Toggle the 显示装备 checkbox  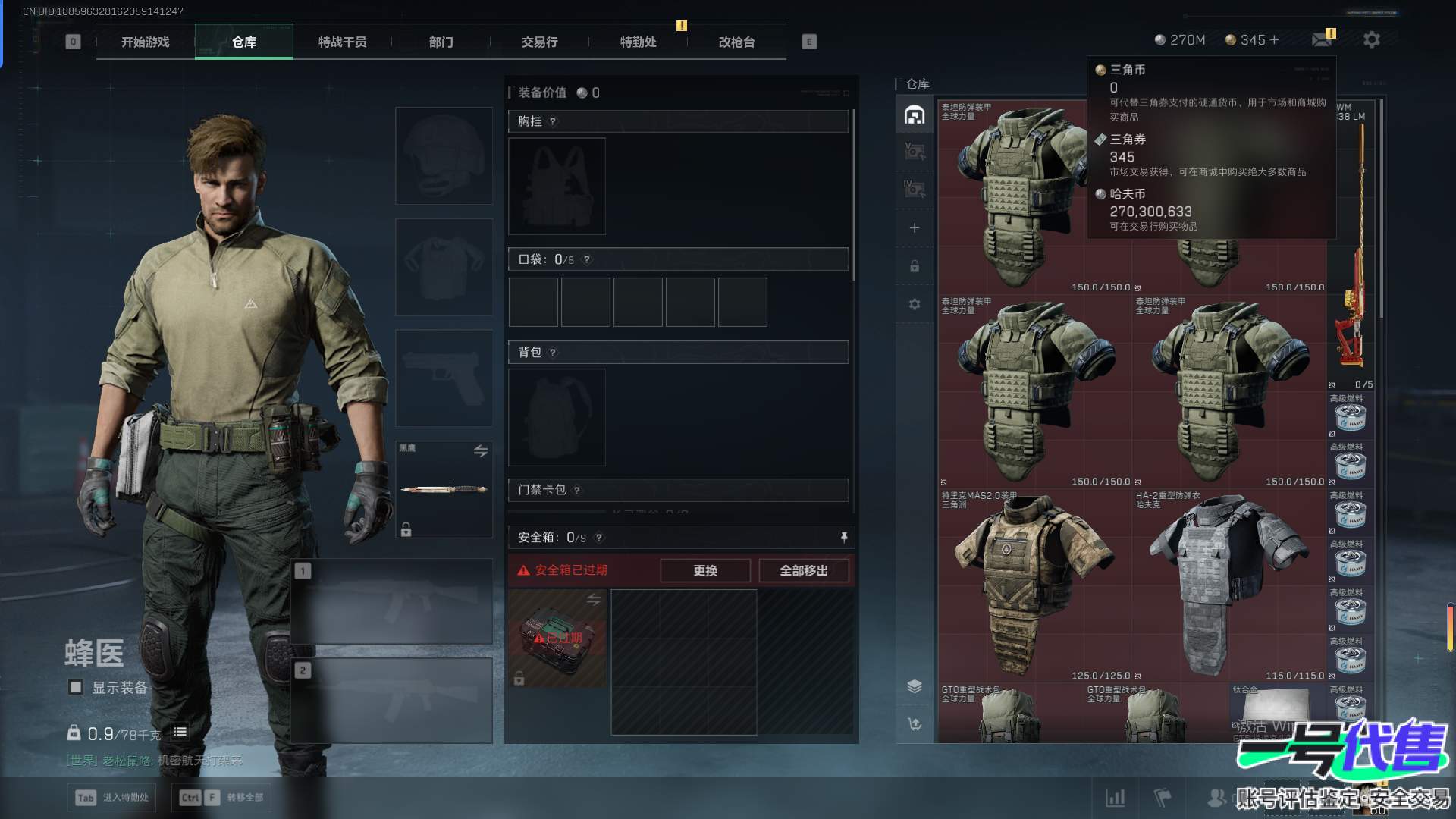(76, 687)
